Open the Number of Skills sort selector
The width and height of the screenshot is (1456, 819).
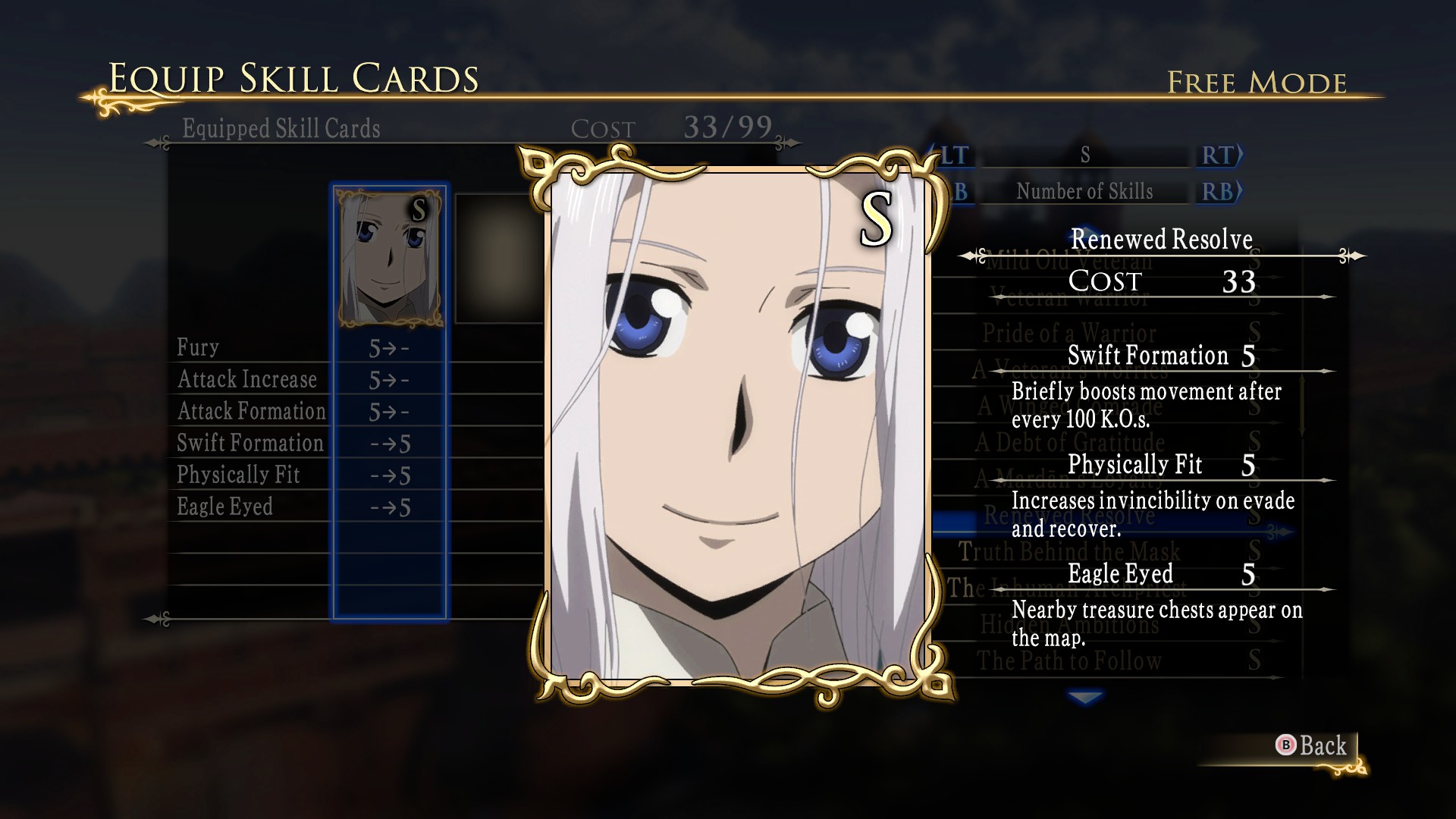pyautogui.click(x=1084, y=191)
